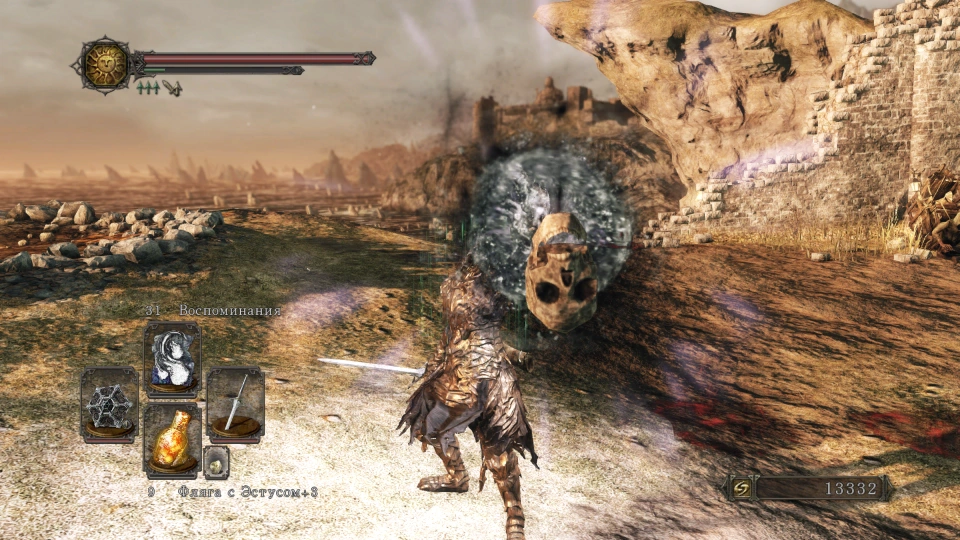
Task: Click the golden sun covenant emblem
Action: (x=103, y=66)
